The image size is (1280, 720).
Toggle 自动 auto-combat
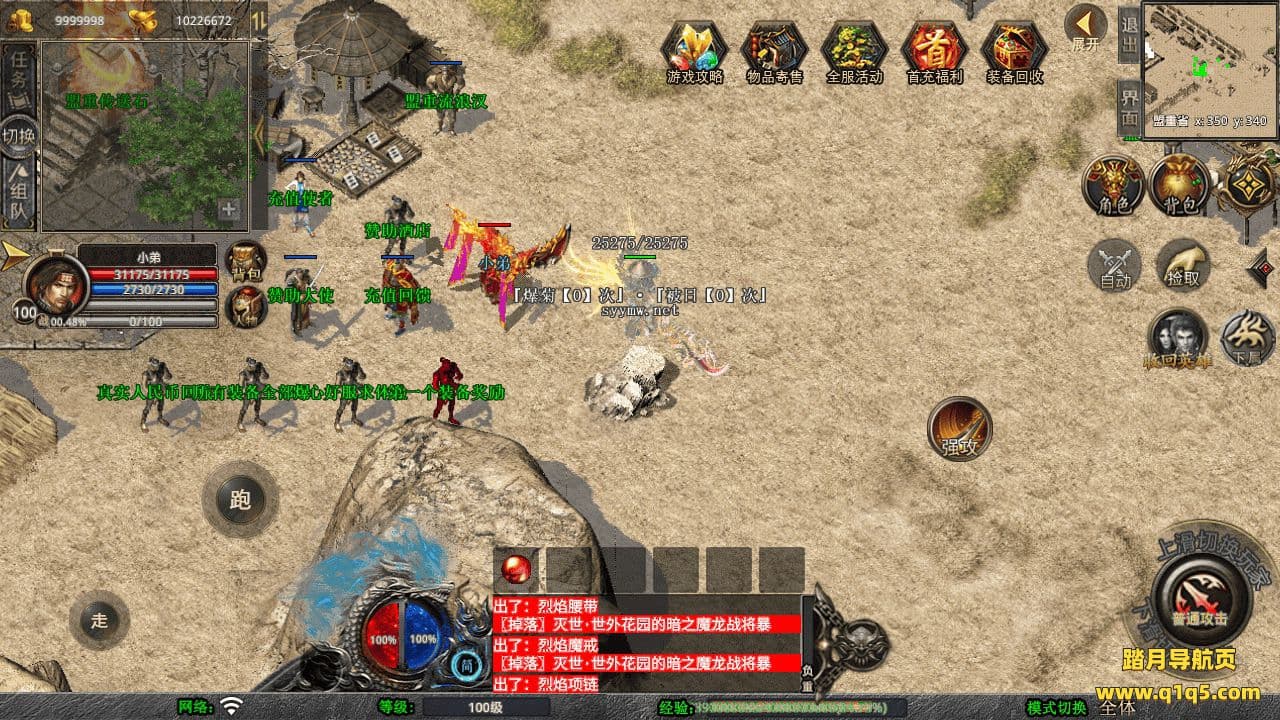1115,266
